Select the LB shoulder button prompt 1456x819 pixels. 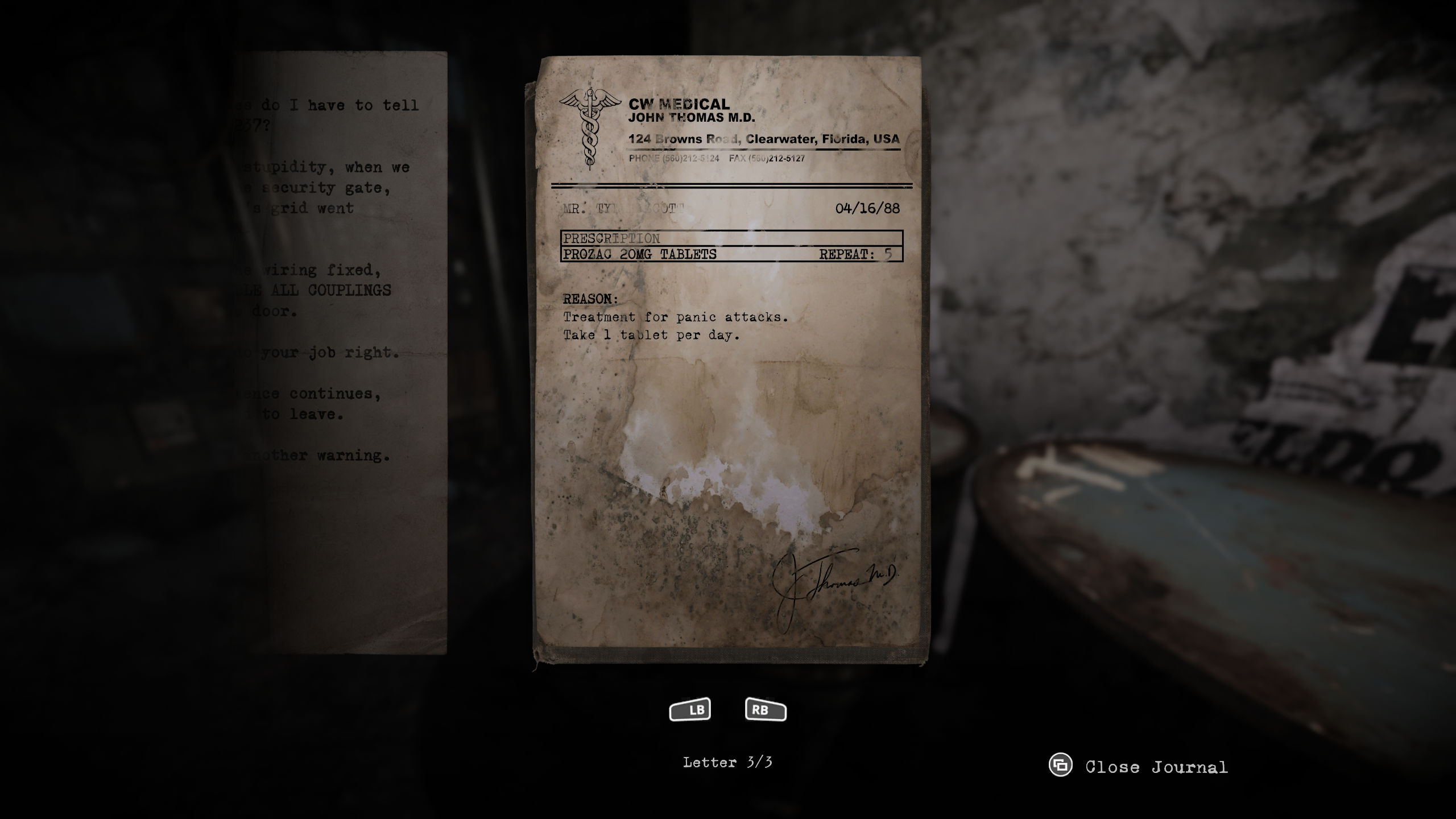[690, 709]
